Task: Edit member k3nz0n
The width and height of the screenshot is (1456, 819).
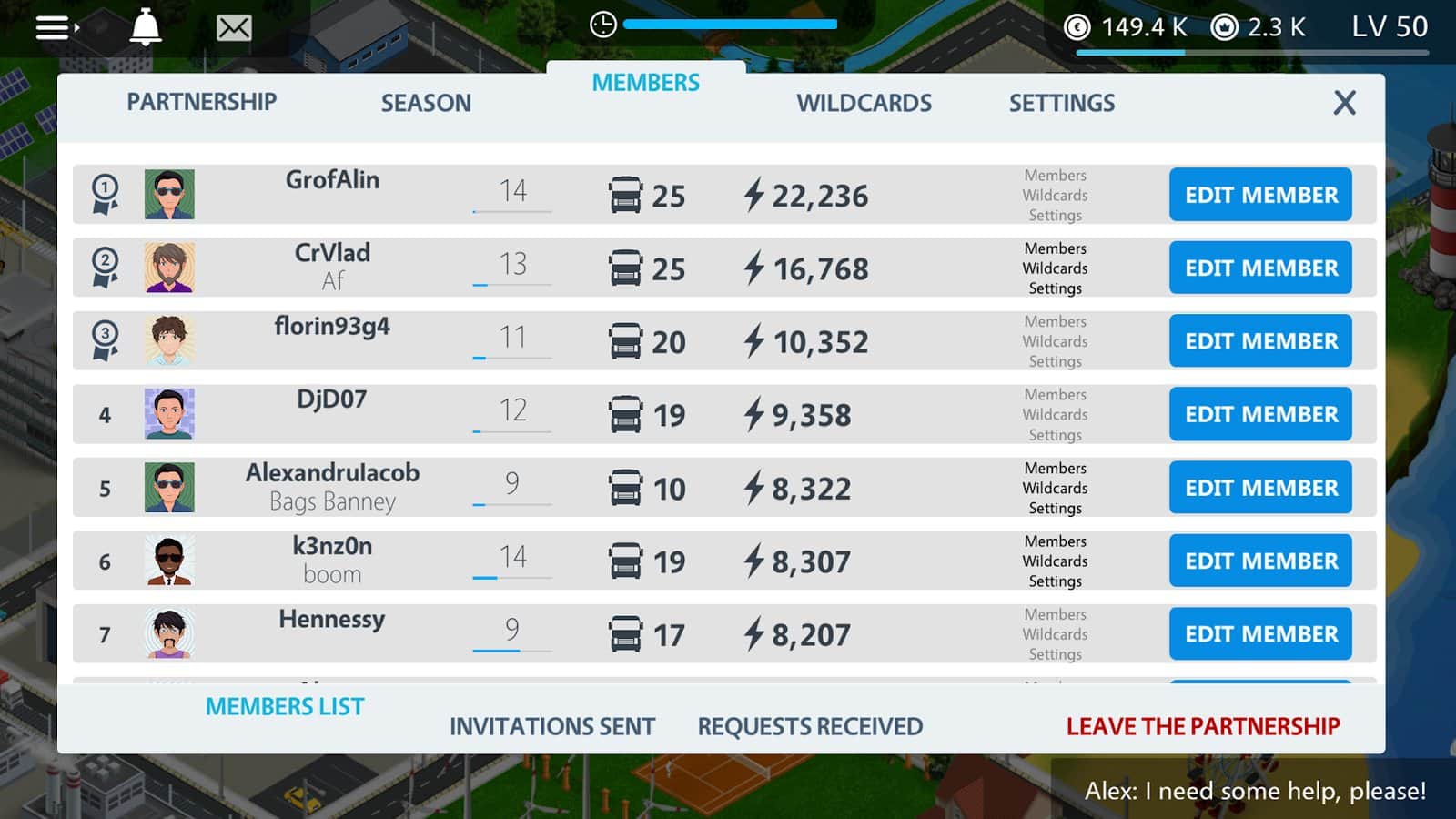Action: coord(1260,561)
